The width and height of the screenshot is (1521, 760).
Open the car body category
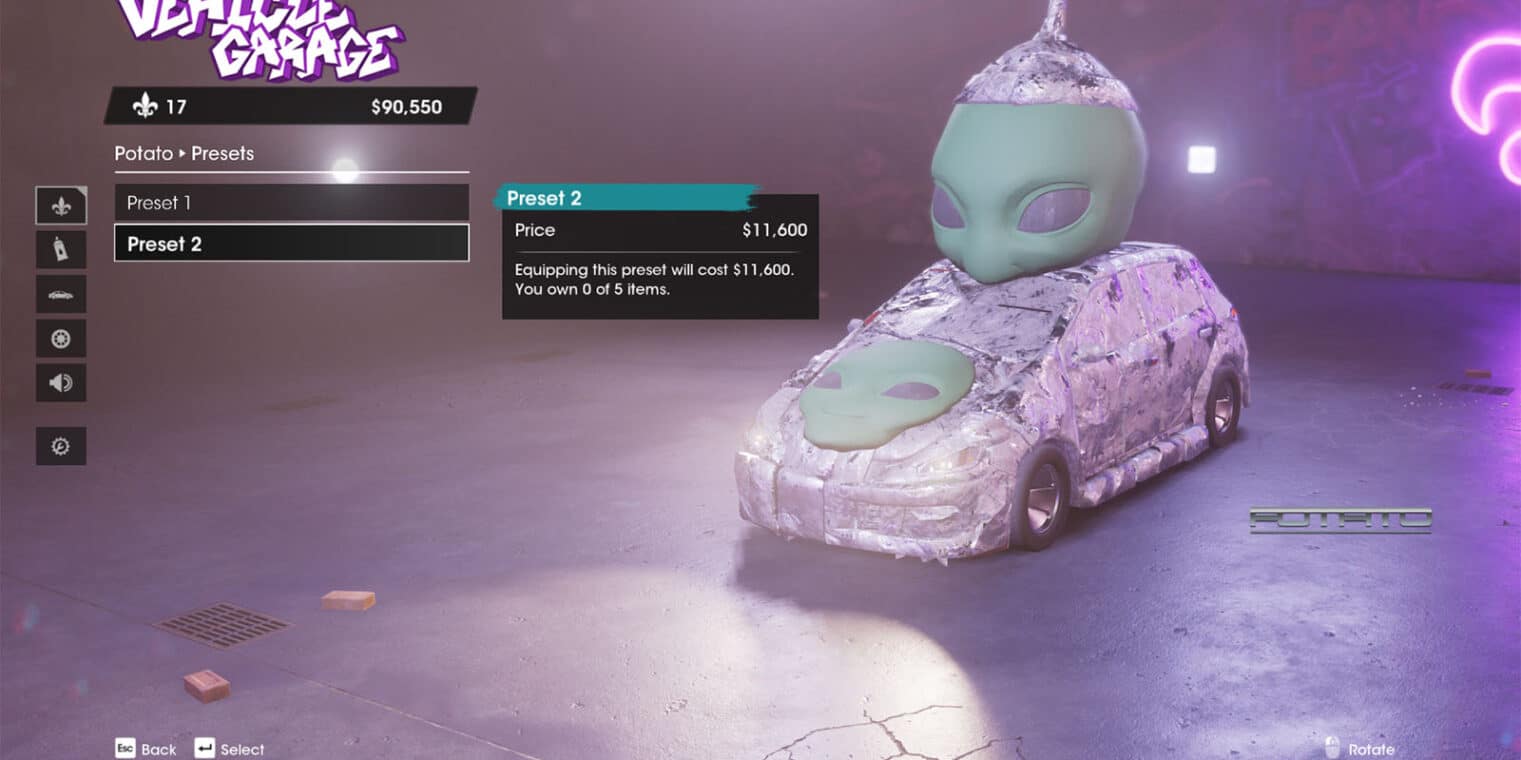[x=61, y=294]
